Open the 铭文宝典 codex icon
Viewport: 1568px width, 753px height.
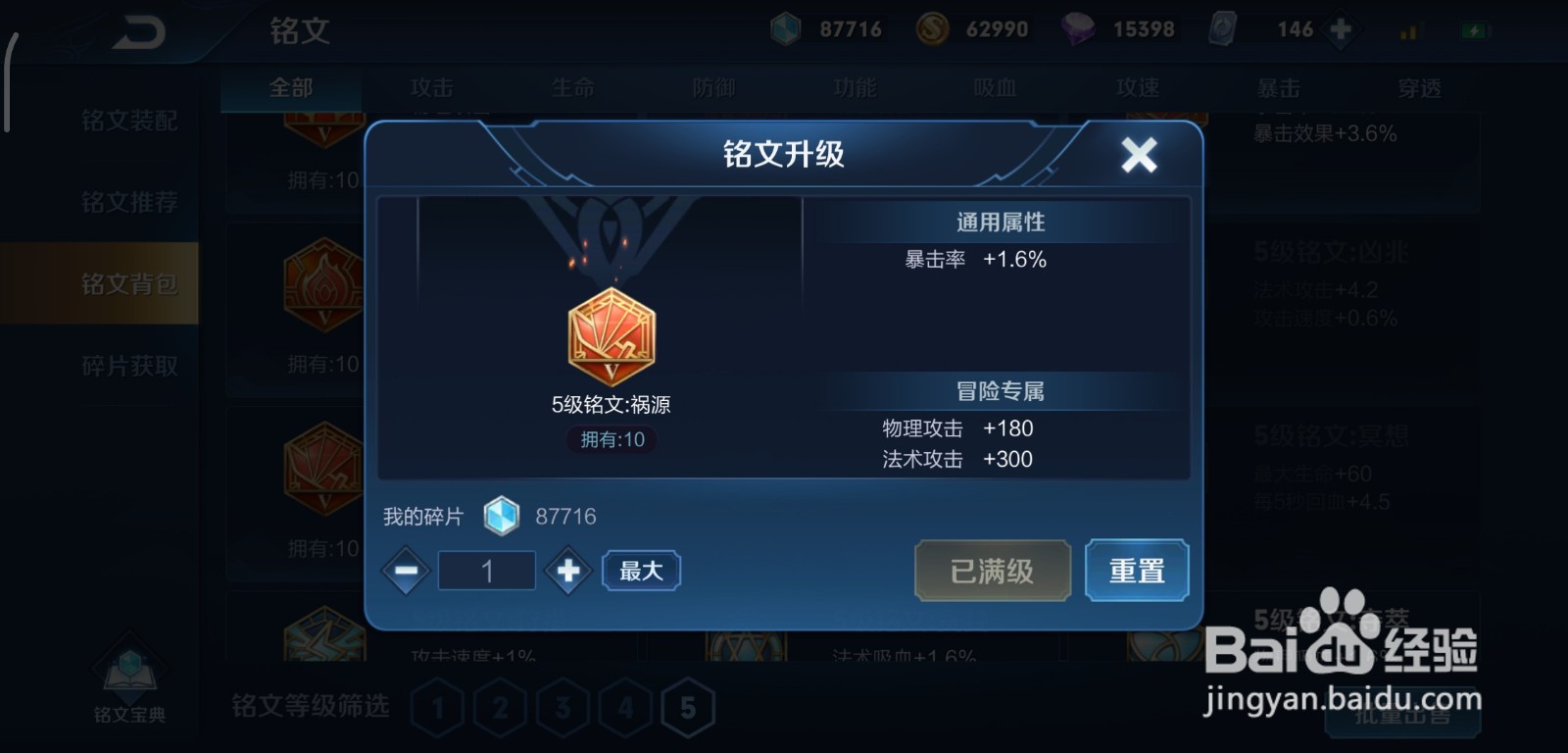click(x=127, y=667)
